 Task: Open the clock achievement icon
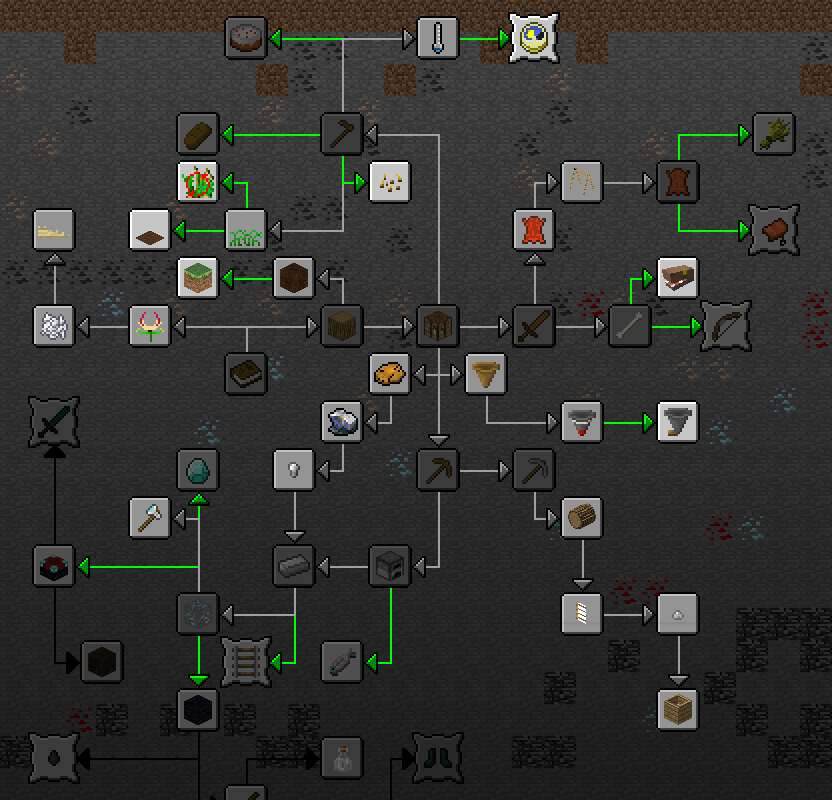pos(533,39)
